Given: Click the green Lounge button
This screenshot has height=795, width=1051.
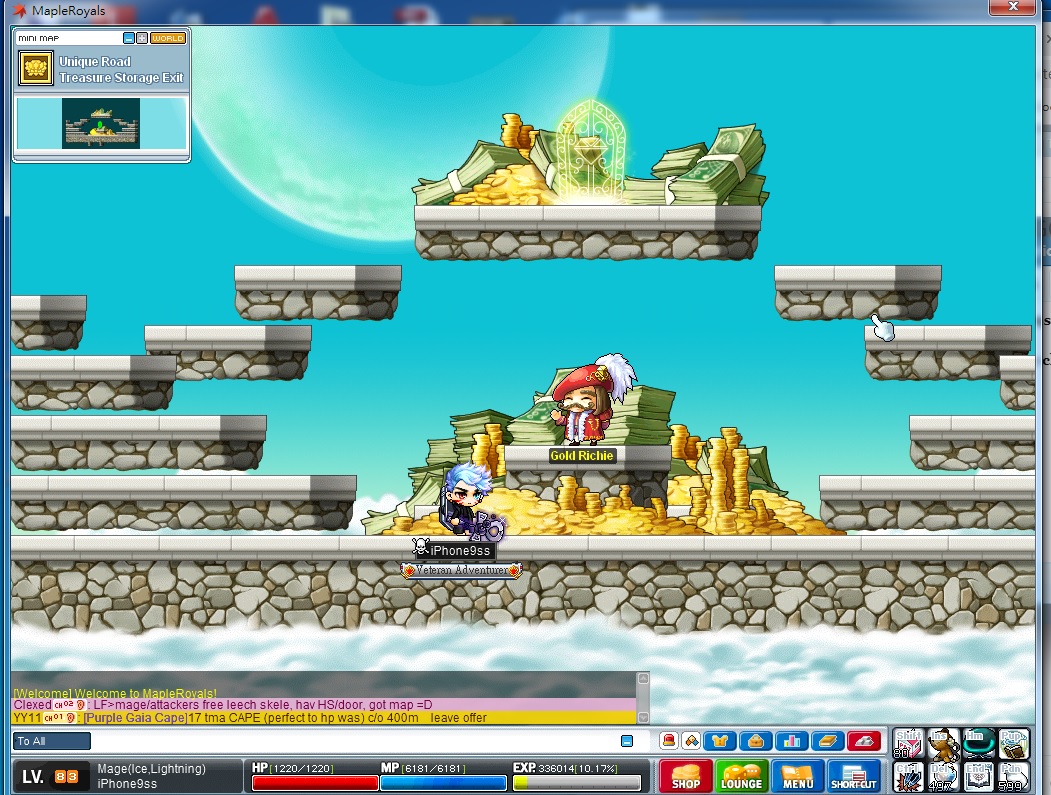Looking at the screenshot, I should [x=741, y=777].
